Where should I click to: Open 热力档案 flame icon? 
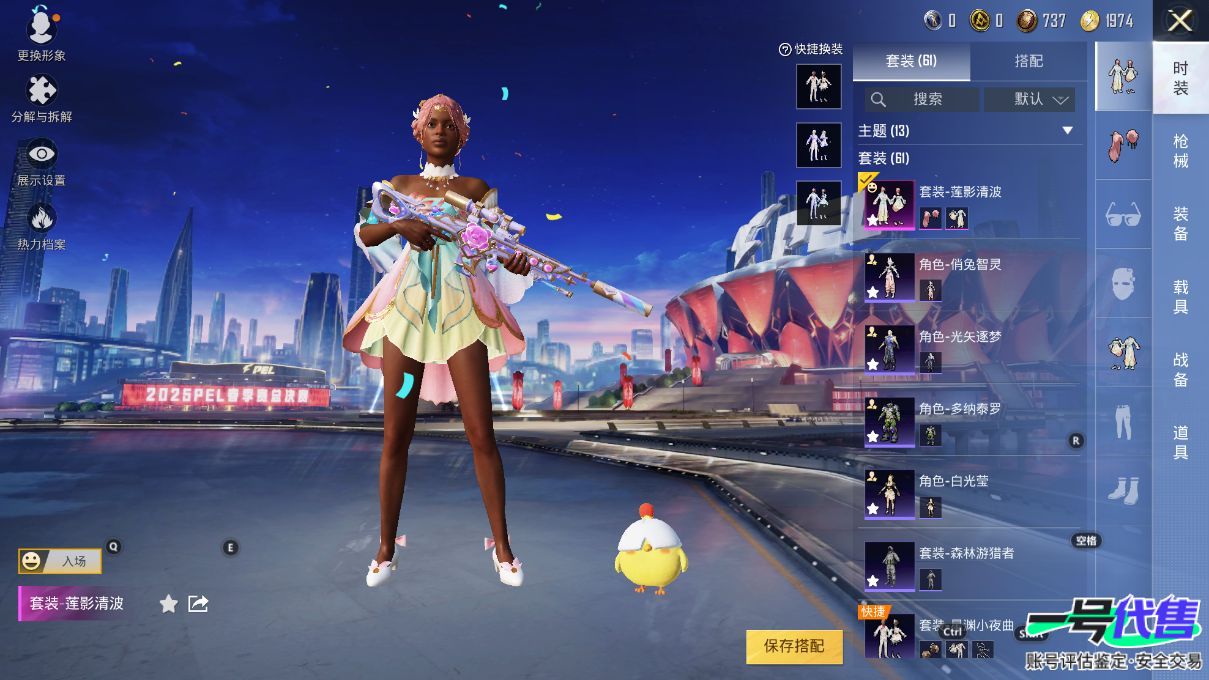[x=41, y=225]
